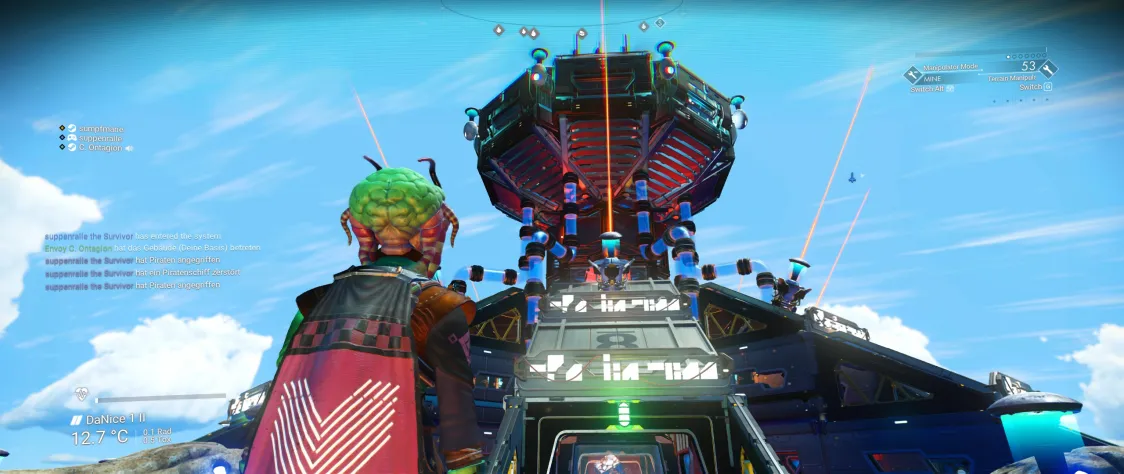The width and height of the screenshot is (1124, 474).
Task: Select suppenralle in the player list
Action: tap(100, 138)
